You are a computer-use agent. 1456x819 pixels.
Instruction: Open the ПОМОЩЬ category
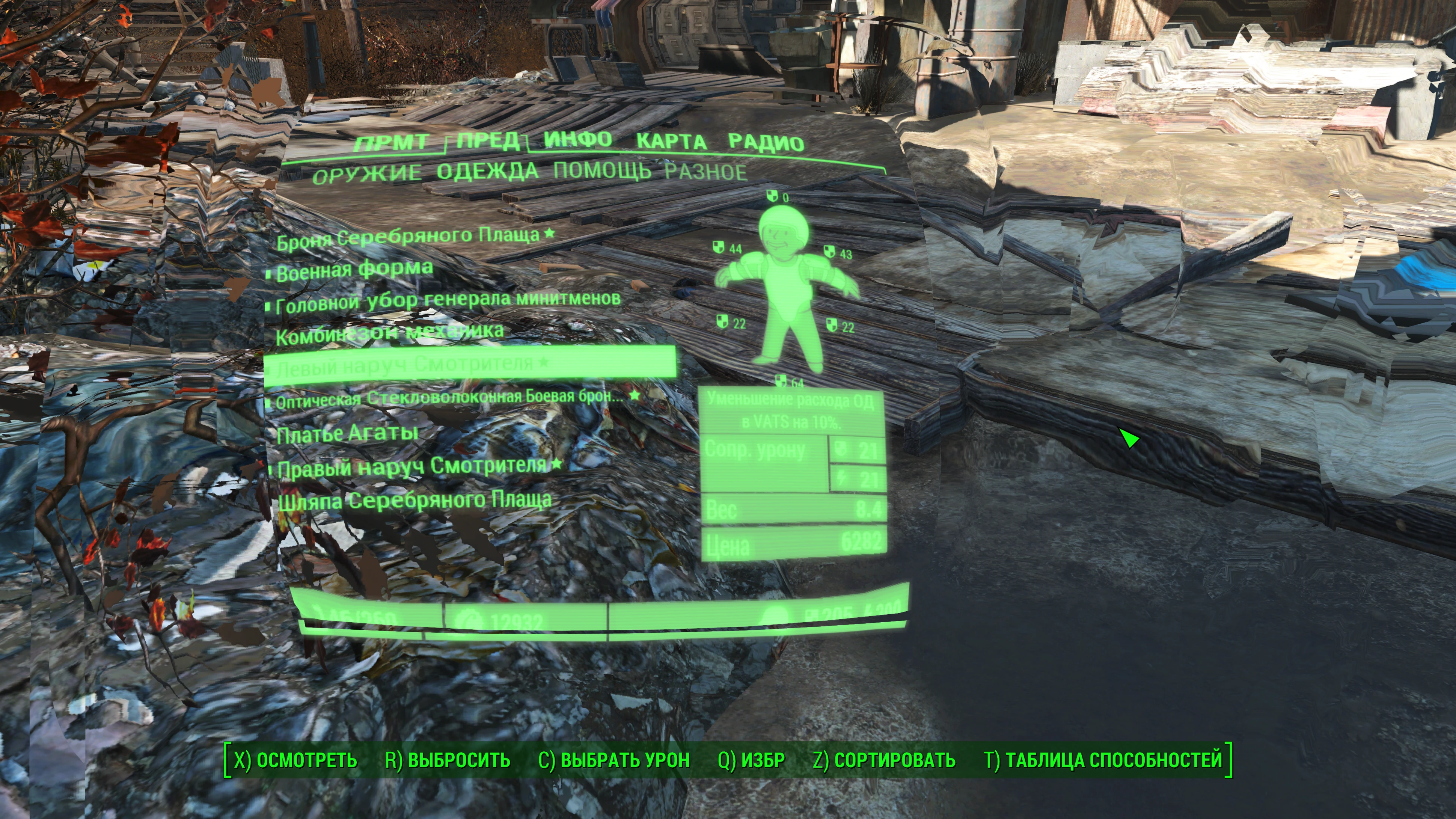click(602, 170)
